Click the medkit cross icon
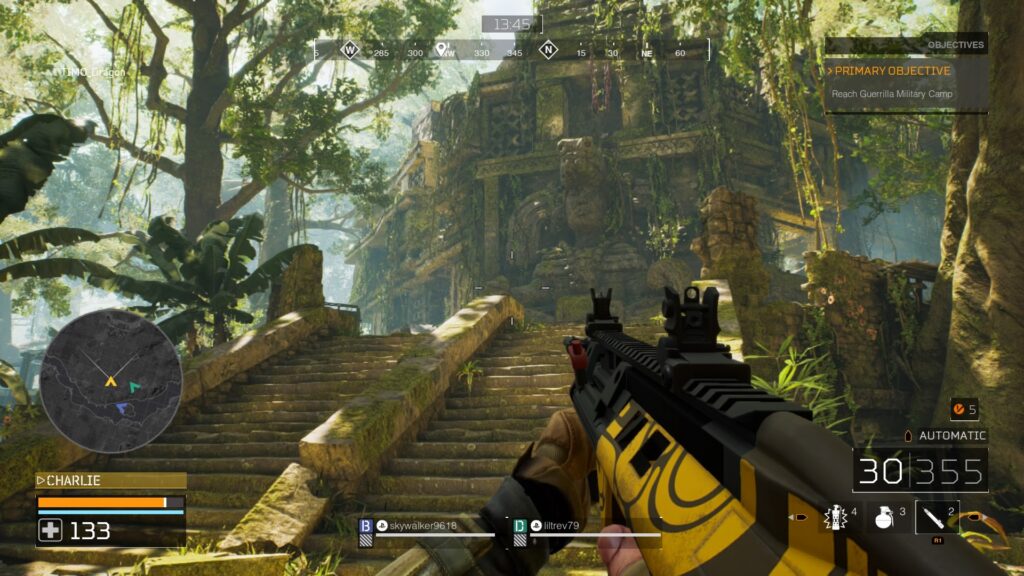Viewport: 1024px width, 576px height. pos(50,531)
